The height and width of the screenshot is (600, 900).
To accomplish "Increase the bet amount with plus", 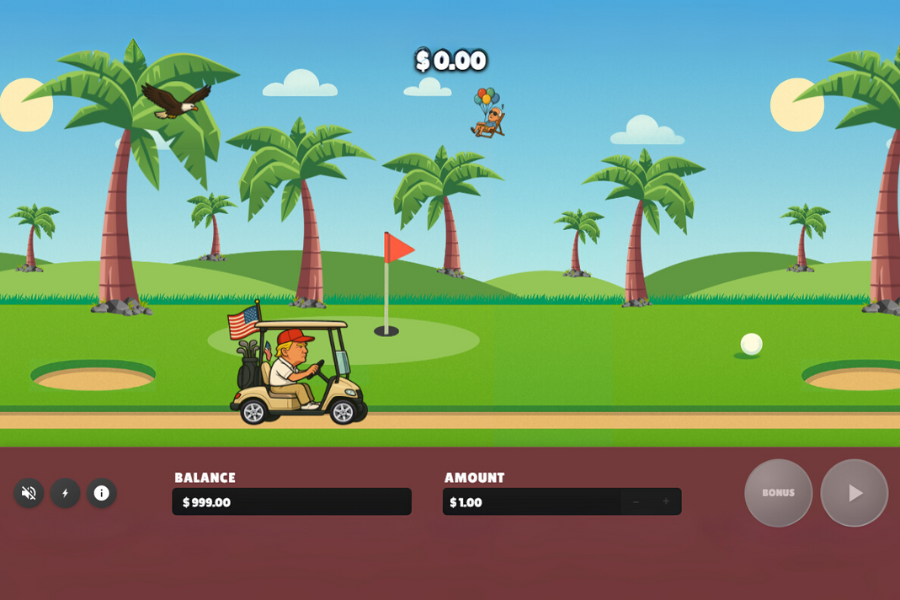I will (x=666, y=502).
